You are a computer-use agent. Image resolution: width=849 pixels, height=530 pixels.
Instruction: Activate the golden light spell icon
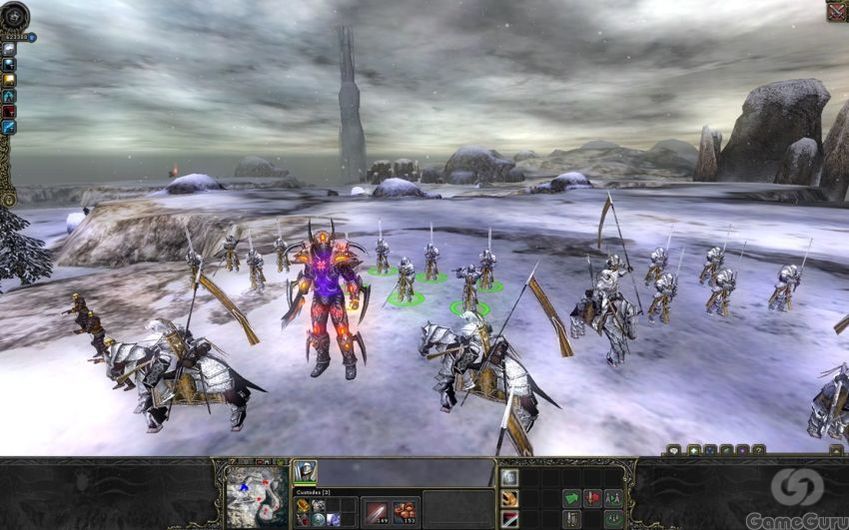(9, 80)
